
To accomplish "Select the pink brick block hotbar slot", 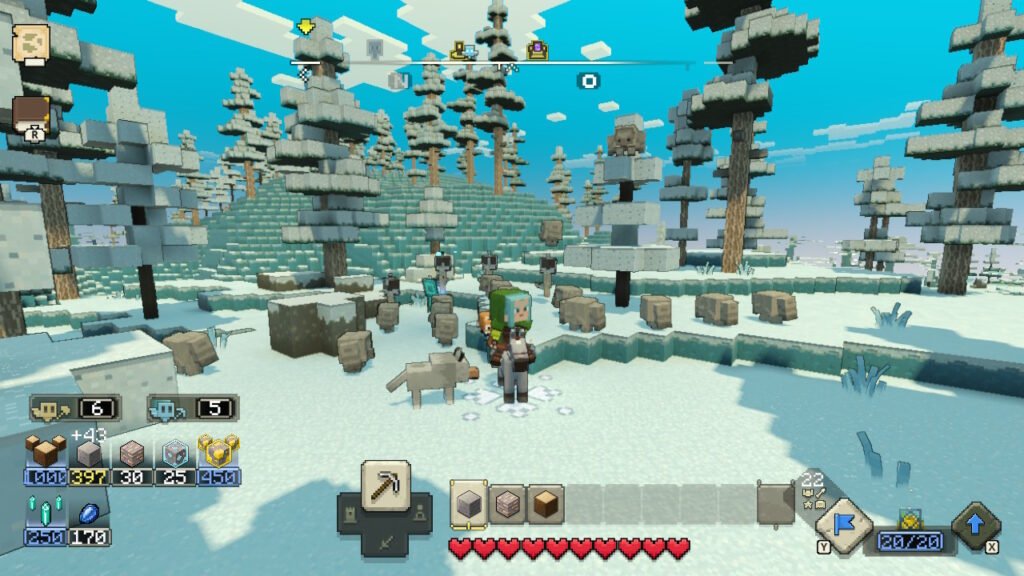I will (x=507, y=504).
